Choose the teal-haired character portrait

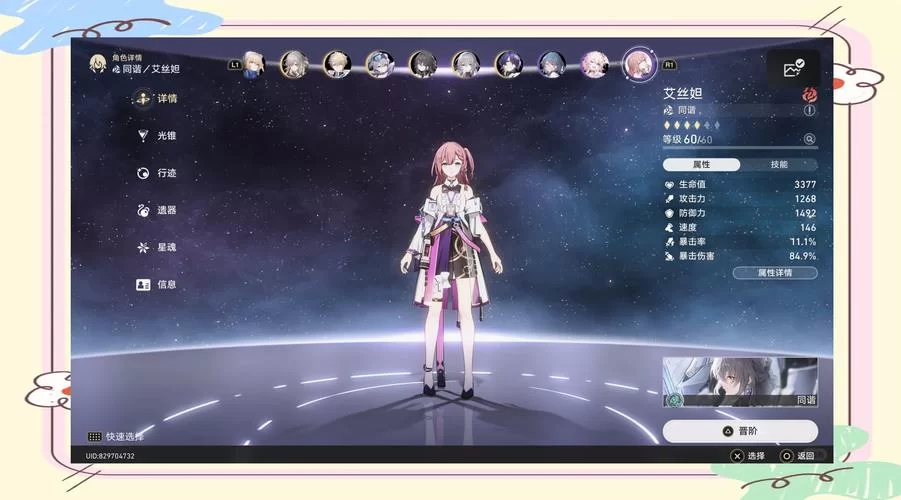[x=552, y=65]
